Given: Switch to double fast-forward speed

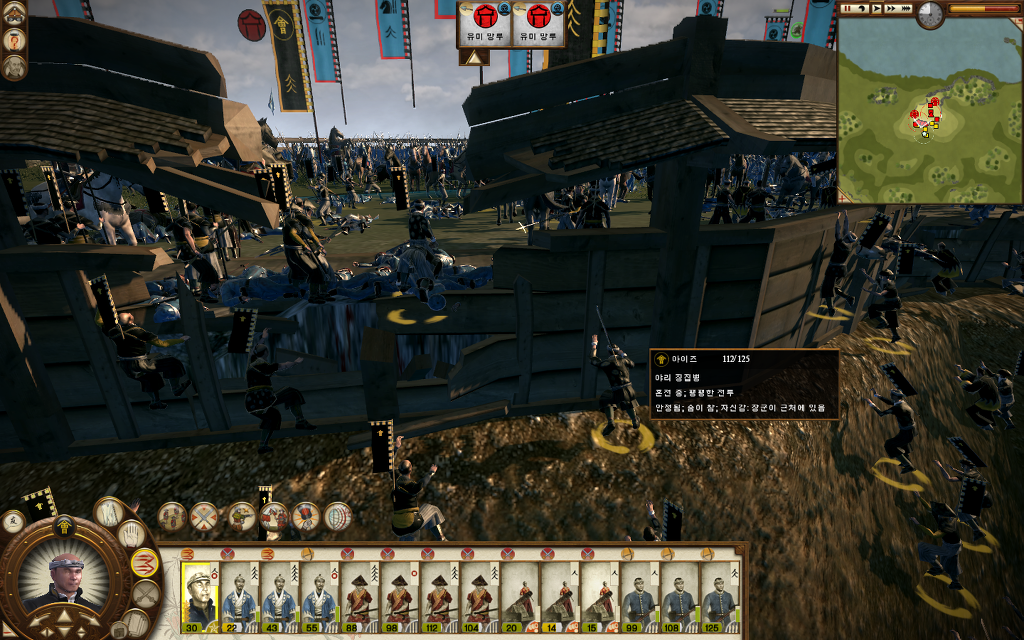Looking at the screenshot, I should point(891,8).
